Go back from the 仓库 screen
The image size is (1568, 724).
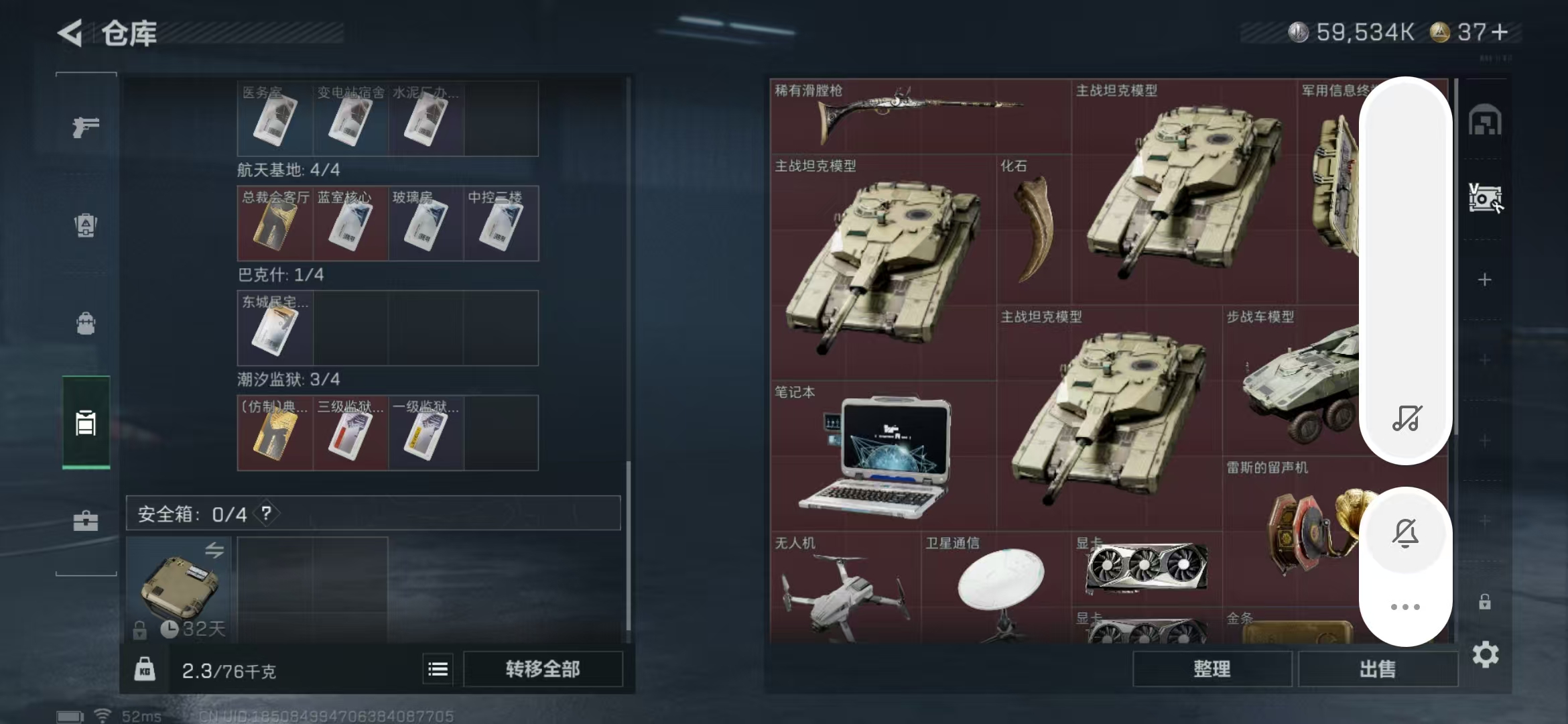[x=70, y=33]
